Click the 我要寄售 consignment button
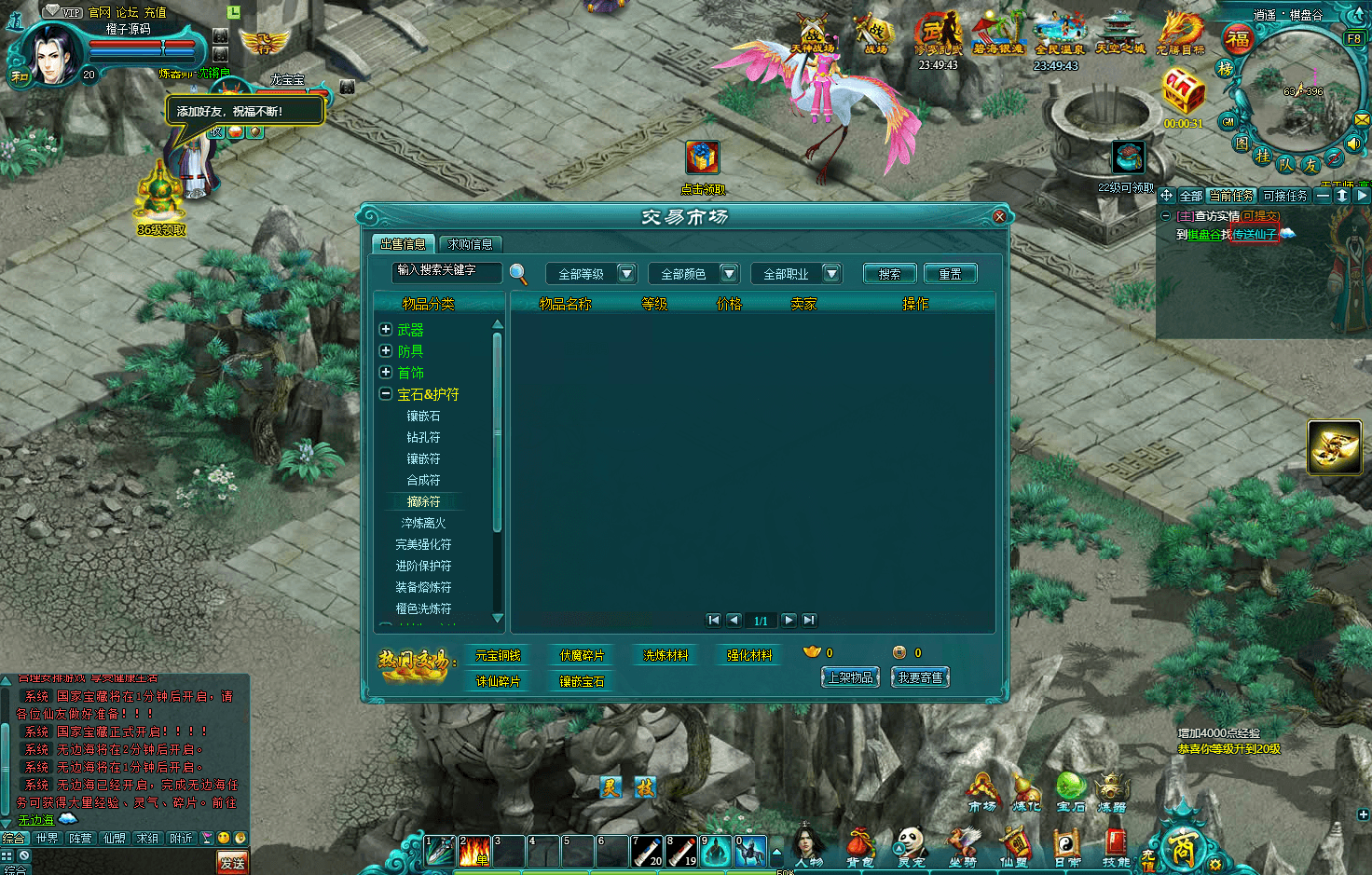1372x875 pixels. (920, 677)
